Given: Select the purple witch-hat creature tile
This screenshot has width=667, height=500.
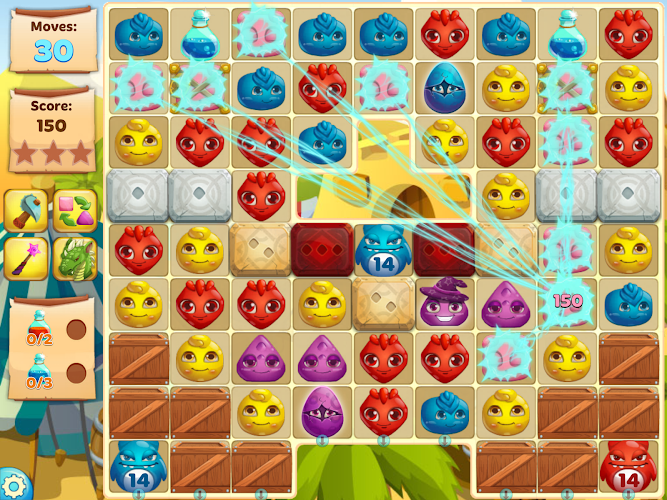Looking at the screenshot, I should 444,303.
